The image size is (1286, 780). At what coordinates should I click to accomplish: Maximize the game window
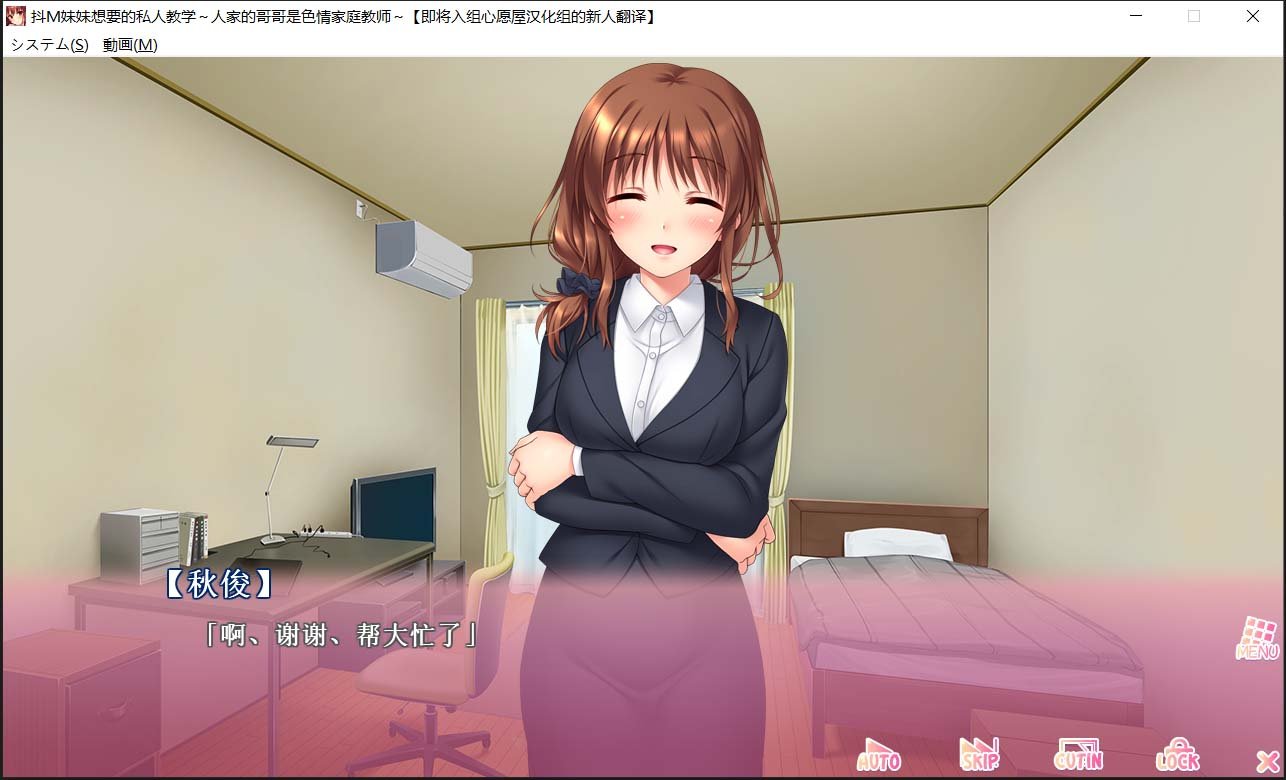(1194, 16)
